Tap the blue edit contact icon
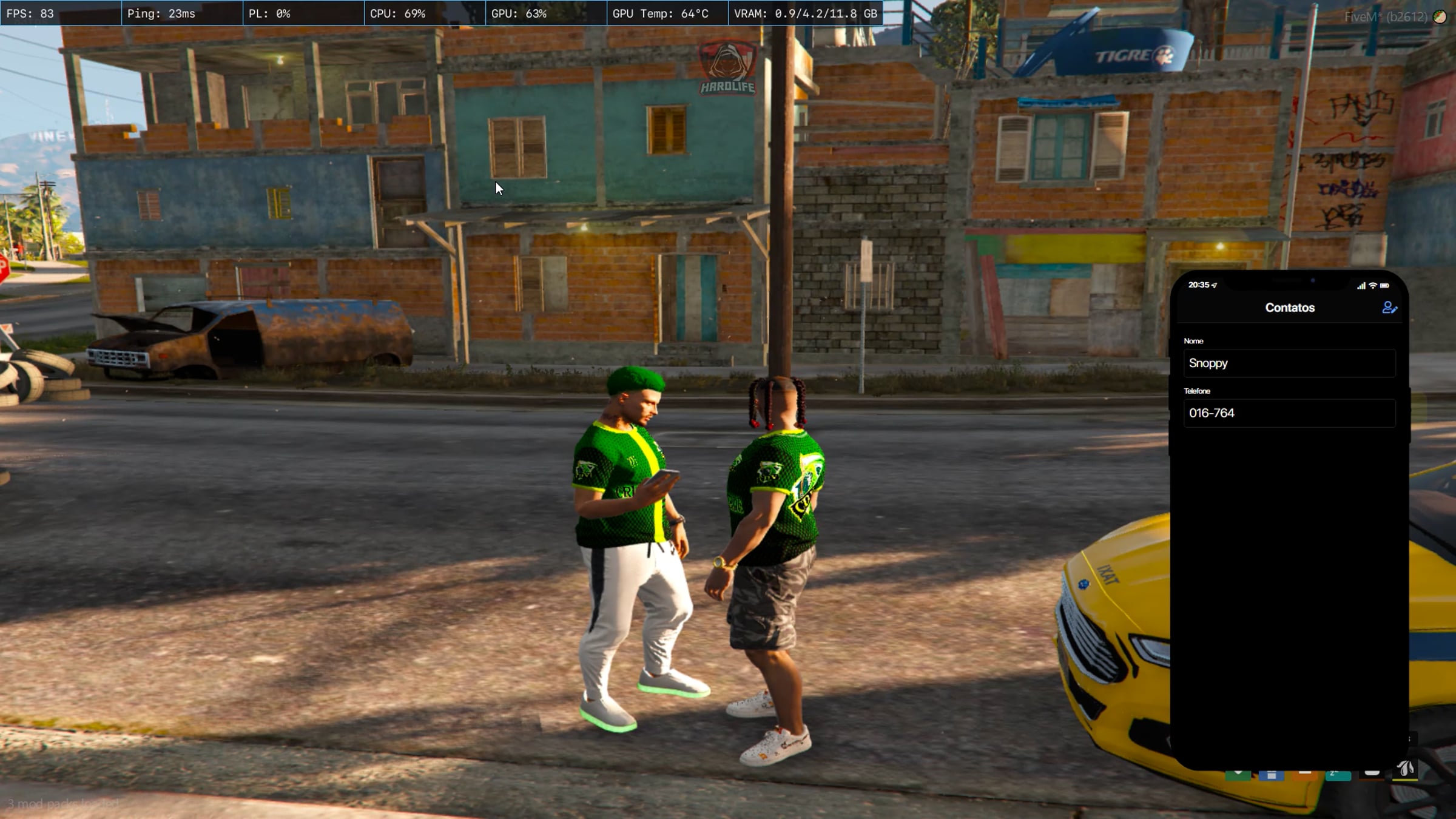Image resolution: width=1456 pixels, height=819 pixels. [1389, 308]
